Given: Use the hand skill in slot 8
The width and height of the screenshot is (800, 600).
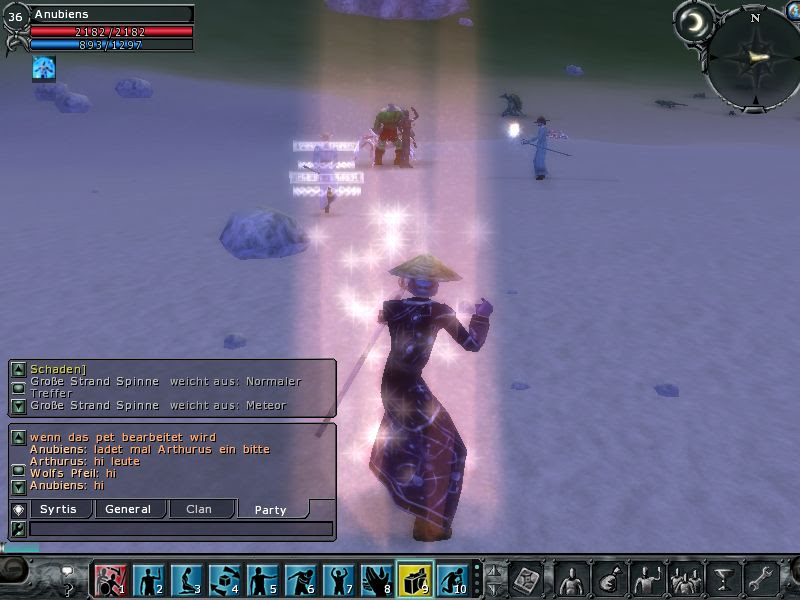Looking at the screenshot, I should 376,580.
